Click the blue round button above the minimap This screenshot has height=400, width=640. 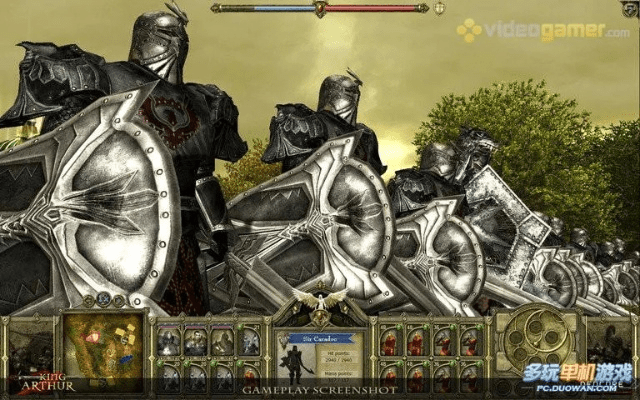pos(103,300)
